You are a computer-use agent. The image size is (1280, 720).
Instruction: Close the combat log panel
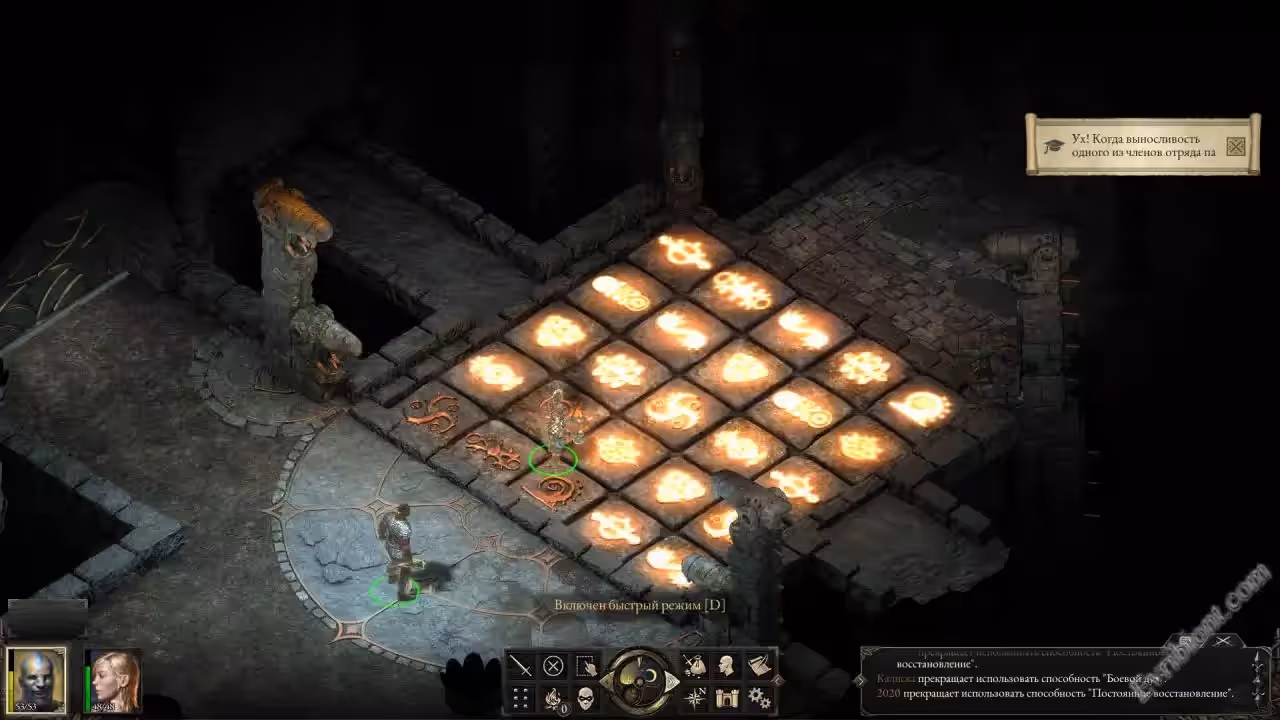click(1222, 641)
